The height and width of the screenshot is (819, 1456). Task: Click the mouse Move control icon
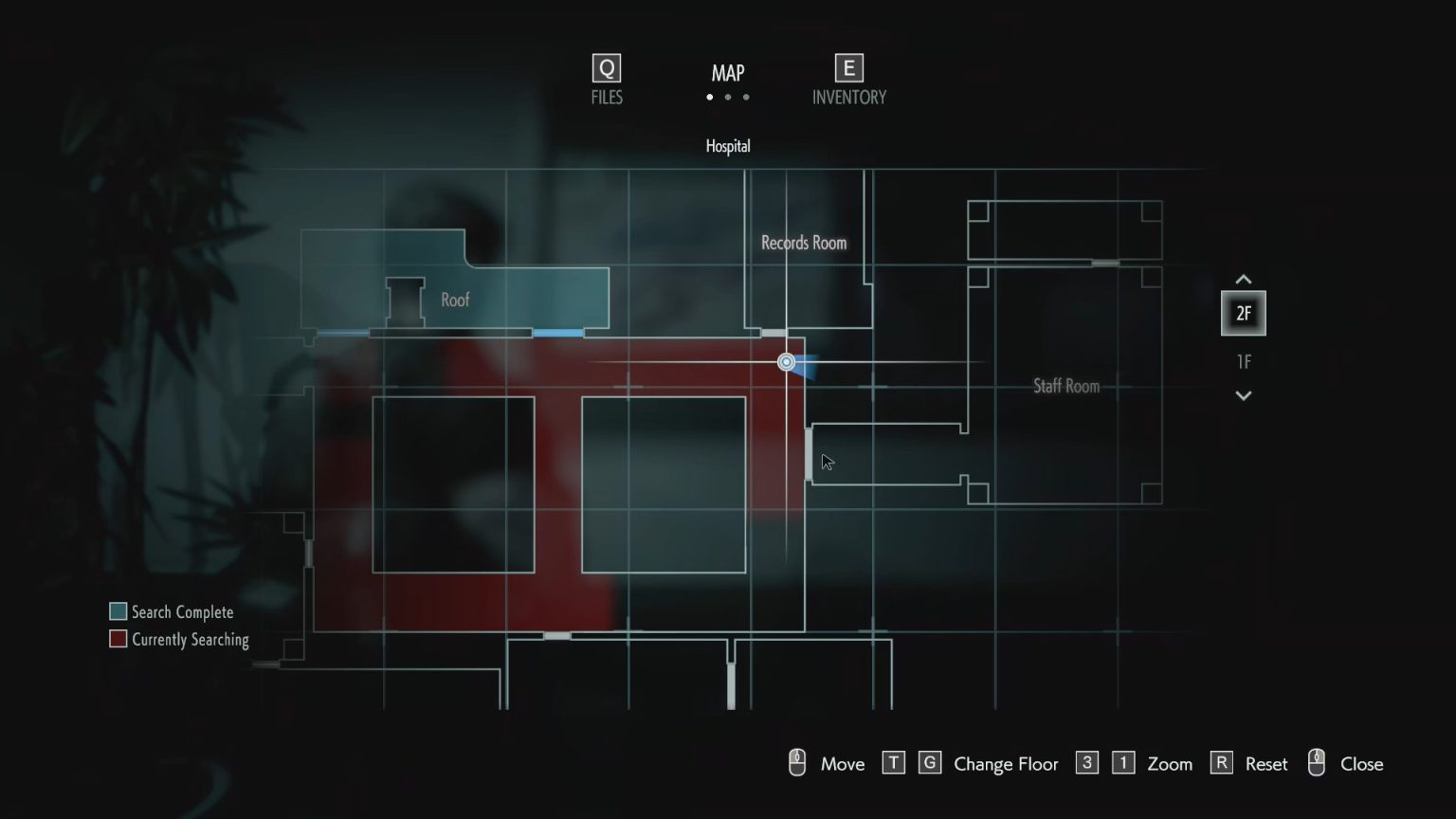pyautogui.click(x=796, y=762)
